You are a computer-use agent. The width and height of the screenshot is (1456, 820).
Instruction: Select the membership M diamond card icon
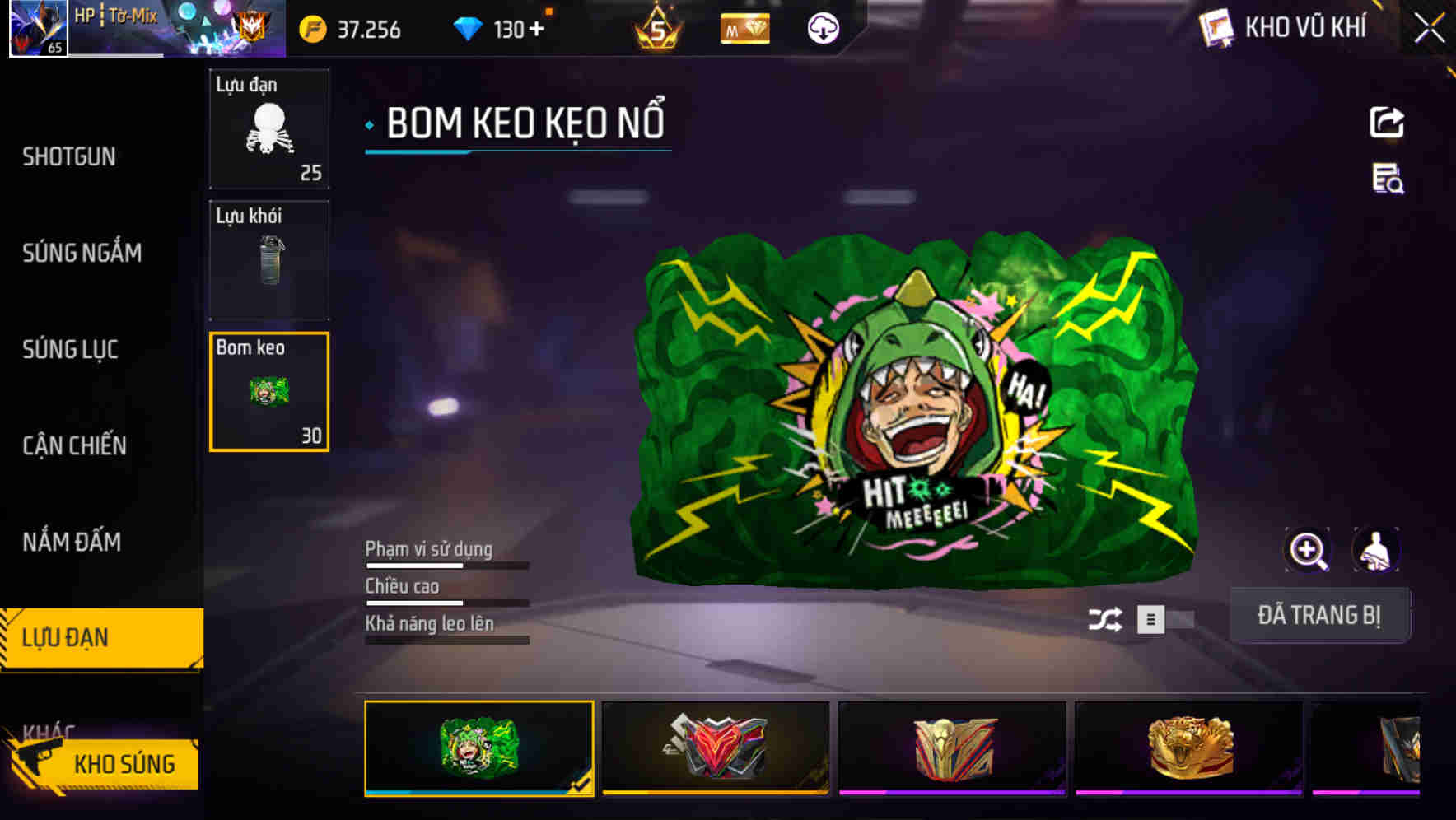[744, 29]
